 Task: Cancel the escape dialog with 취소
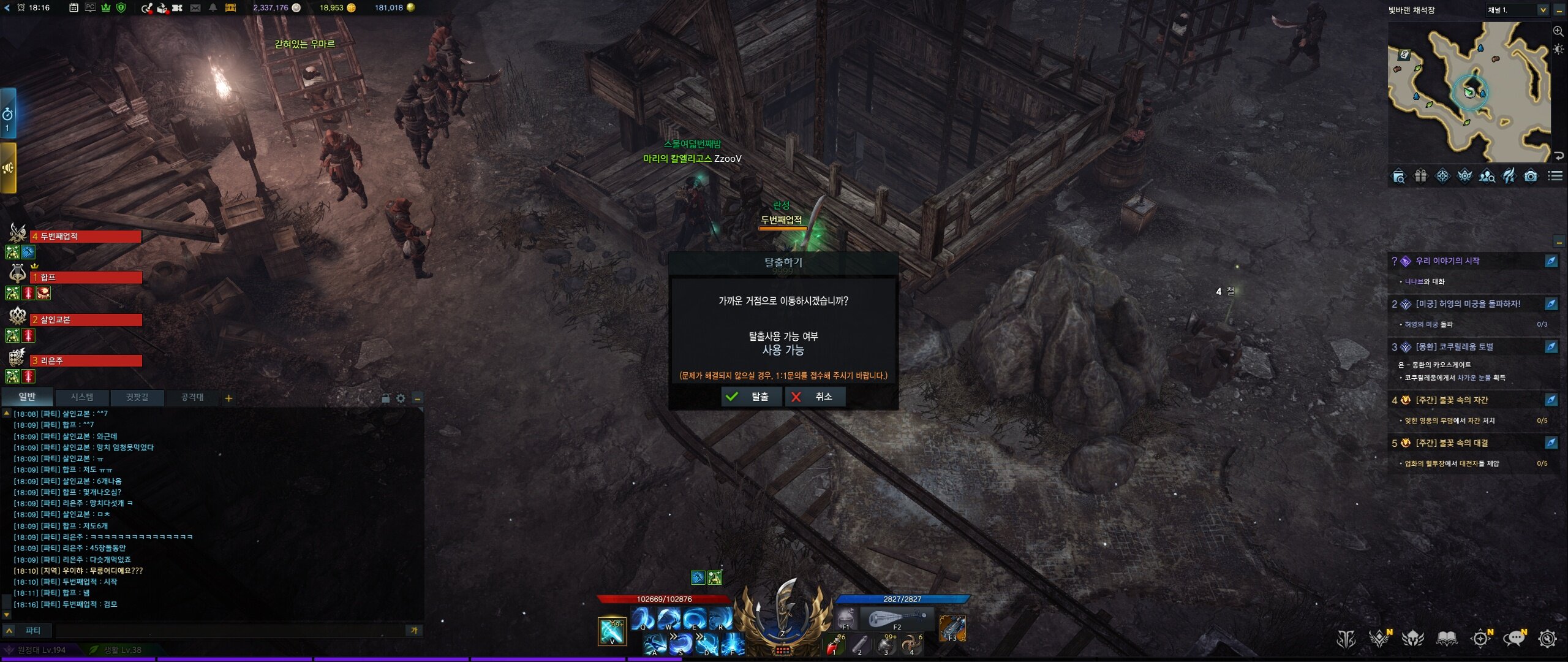pos(815,397)
